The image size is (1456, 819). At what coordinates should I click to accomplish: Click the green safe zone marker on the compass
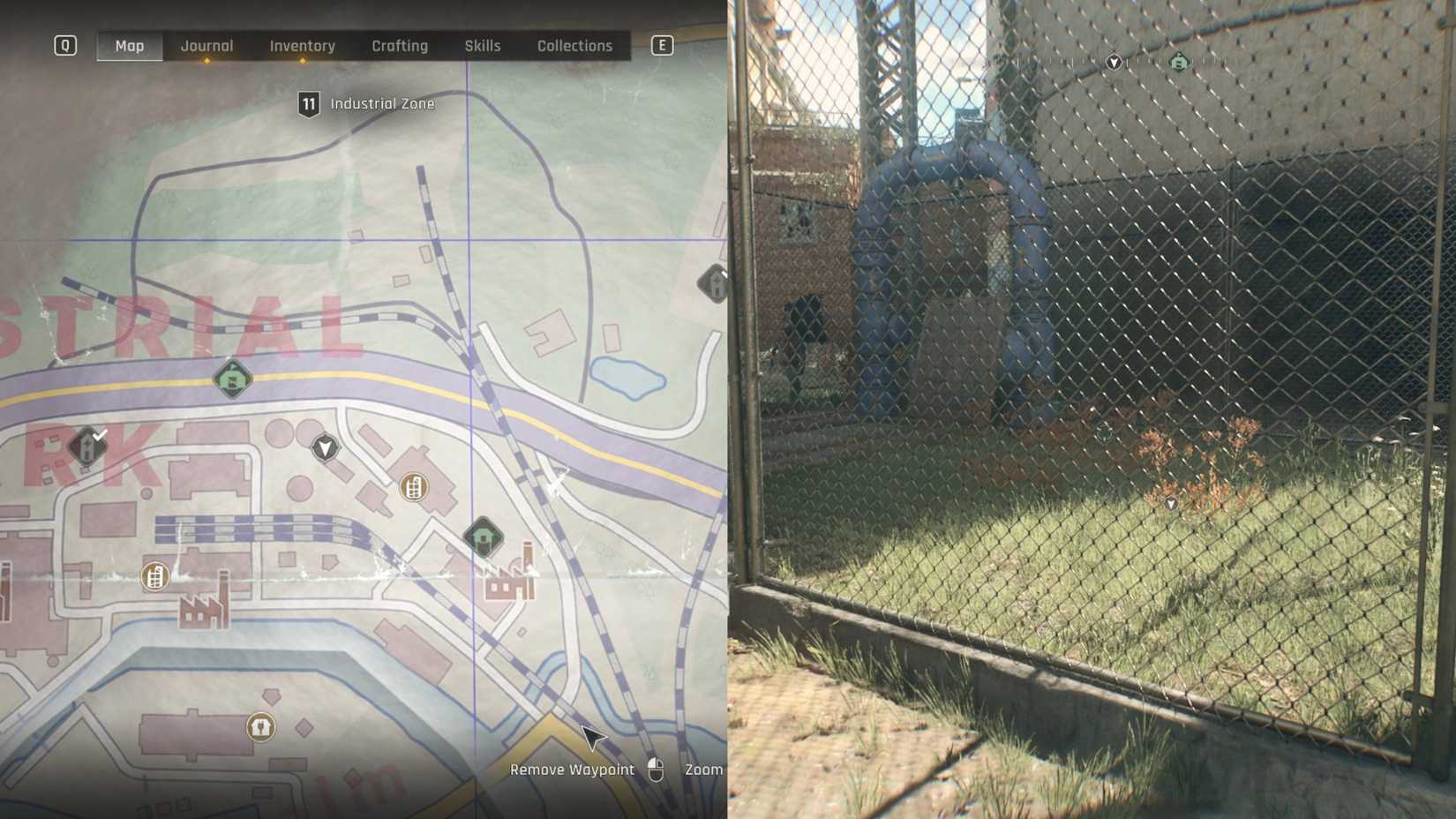(x=1177, y=63)
